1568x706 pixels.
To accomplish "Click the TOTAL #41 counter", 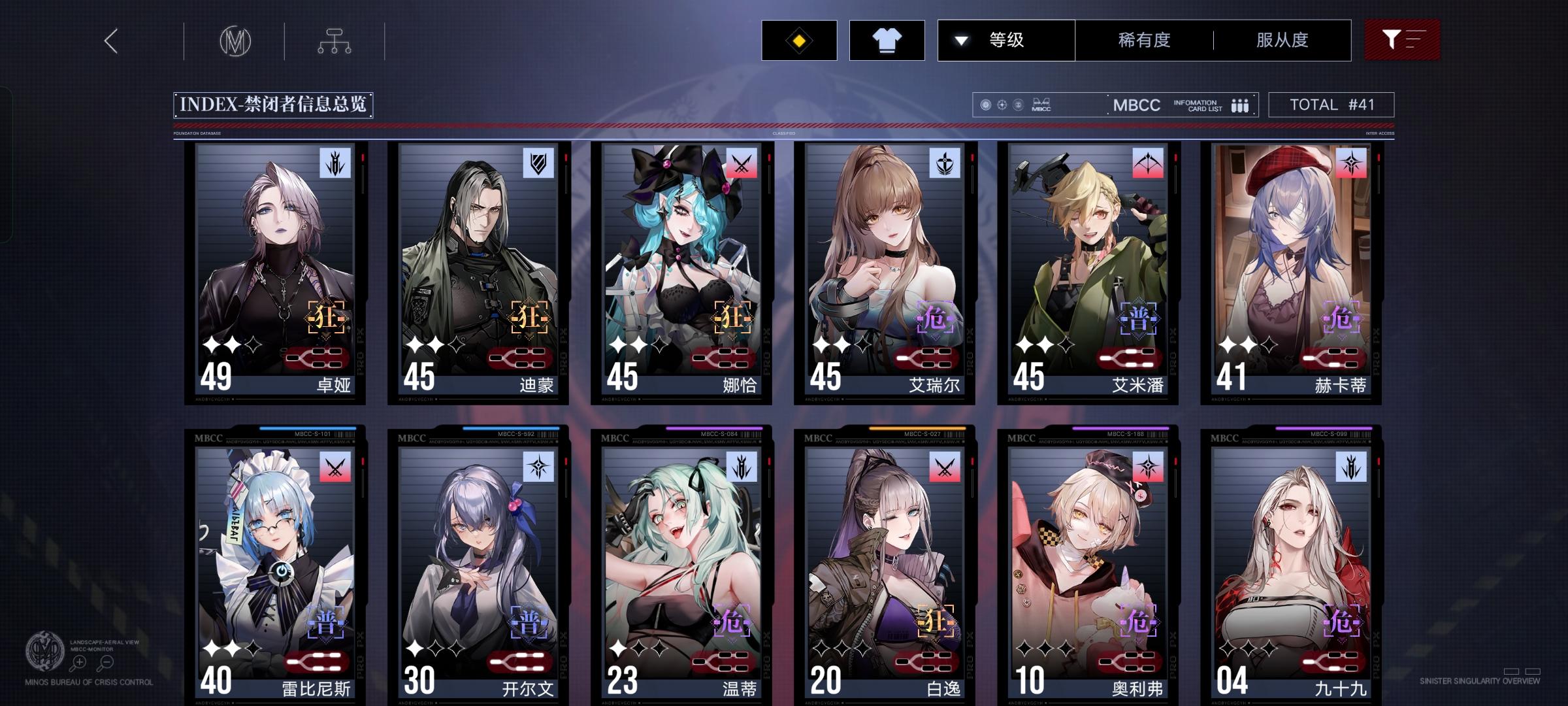I will pyautogui.click(x=1330, y=104).
